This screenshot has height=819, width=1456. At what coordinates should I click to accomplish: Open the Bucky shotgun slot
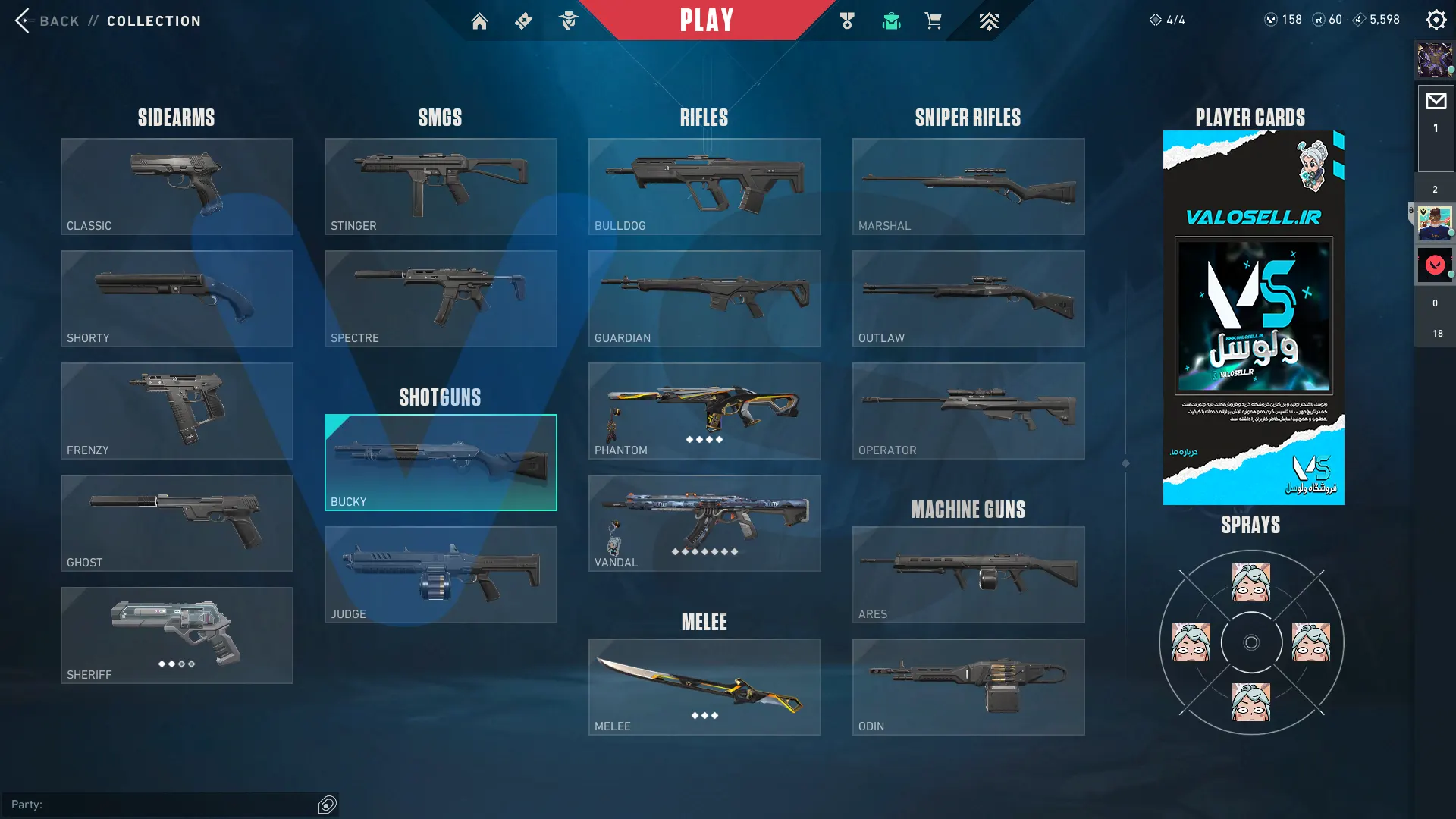441,463
